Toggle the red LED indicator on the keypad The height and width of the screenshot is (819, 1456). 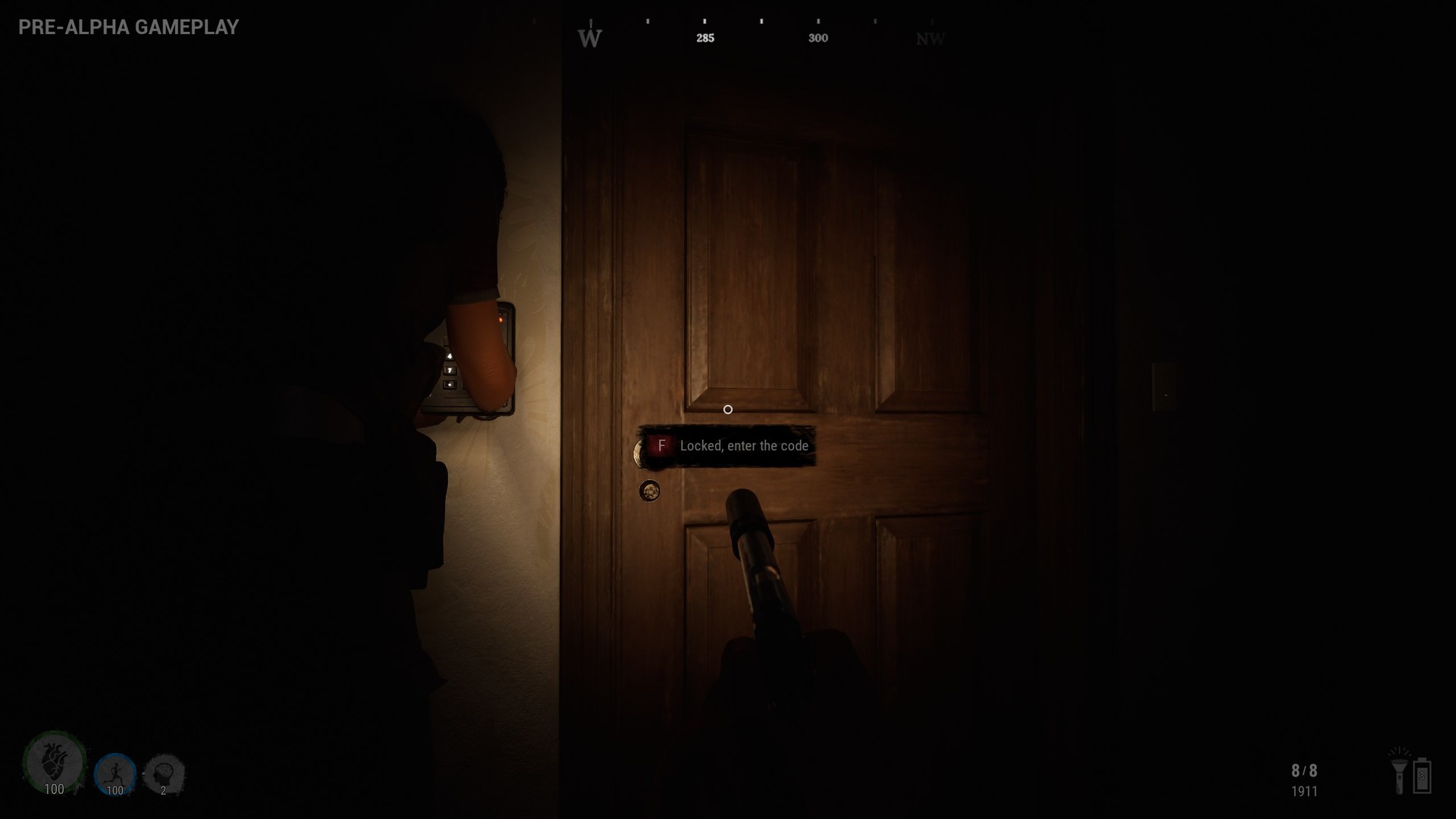501,319
